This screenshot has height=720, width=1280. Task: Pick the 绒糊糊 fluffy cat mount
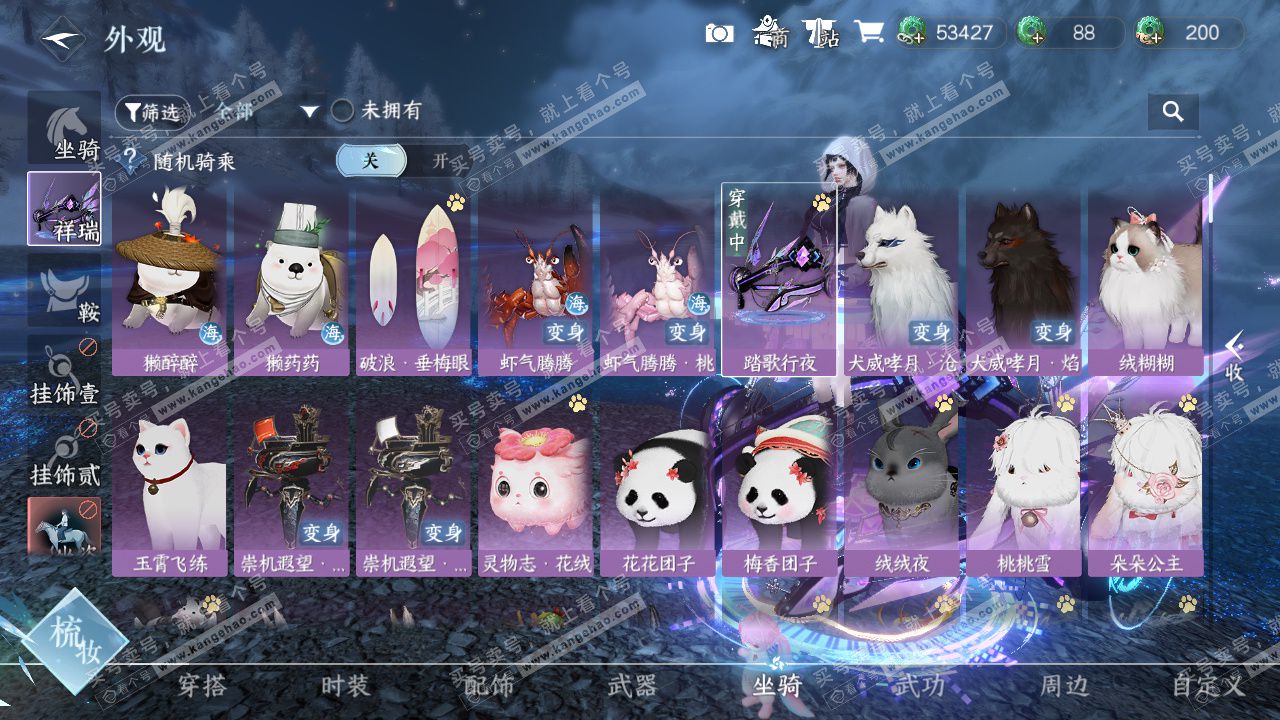1146,280
